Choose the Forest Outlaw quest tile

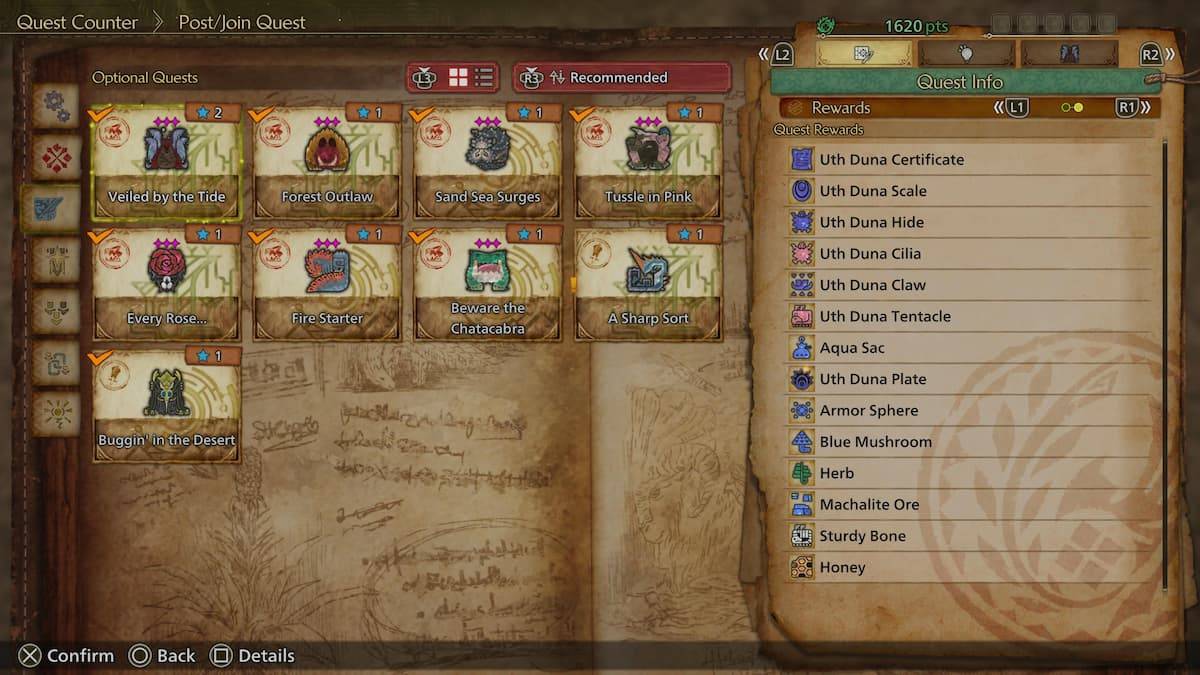pyautogui.click(x=326, y=162)
